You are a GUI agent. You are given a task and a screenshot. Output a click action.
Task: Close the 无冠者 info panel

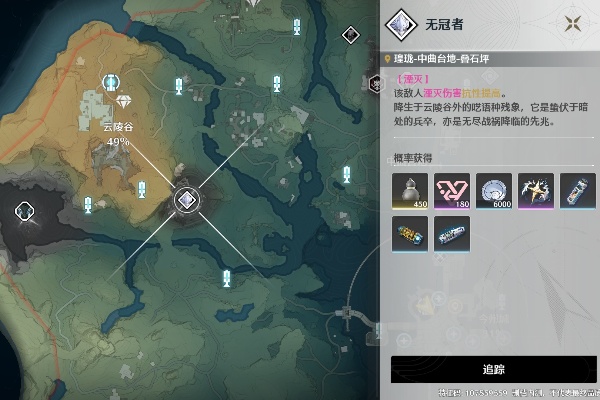click(573, 24)
